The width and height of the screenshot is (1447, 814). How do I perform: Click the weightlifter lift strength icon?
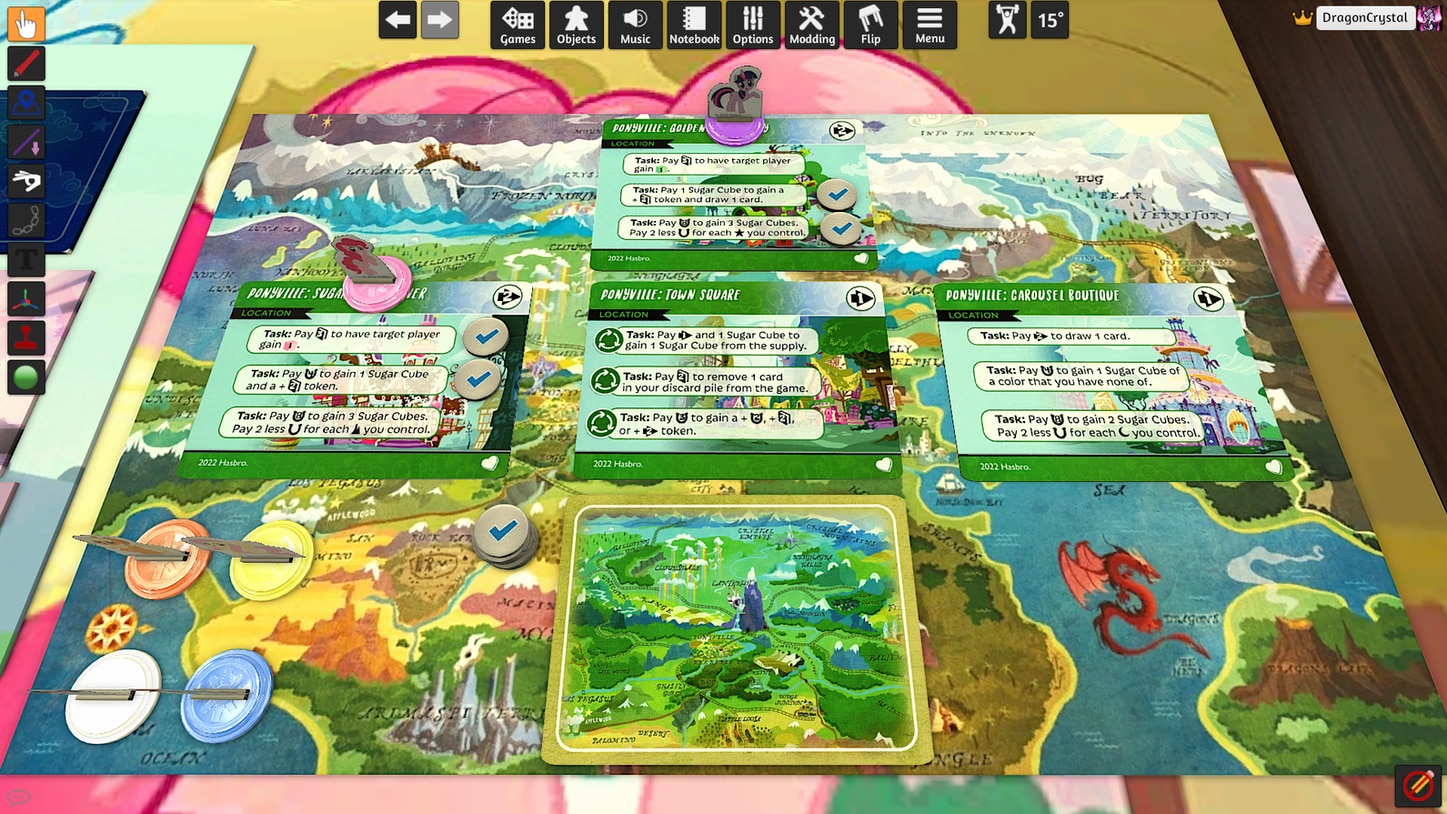(1006, 19)
